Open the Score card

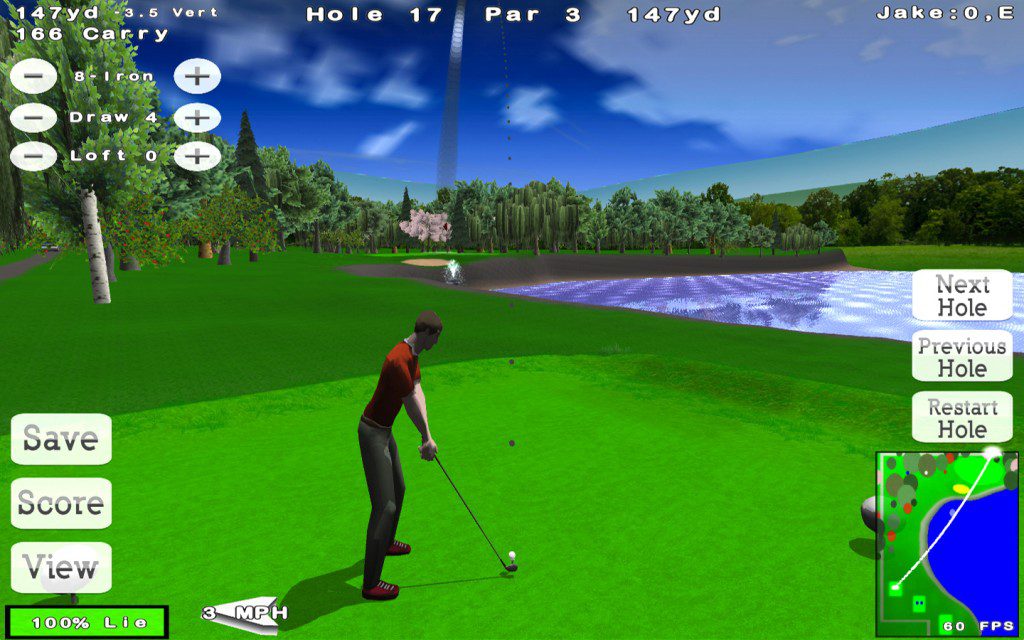[x=61, y=503]
